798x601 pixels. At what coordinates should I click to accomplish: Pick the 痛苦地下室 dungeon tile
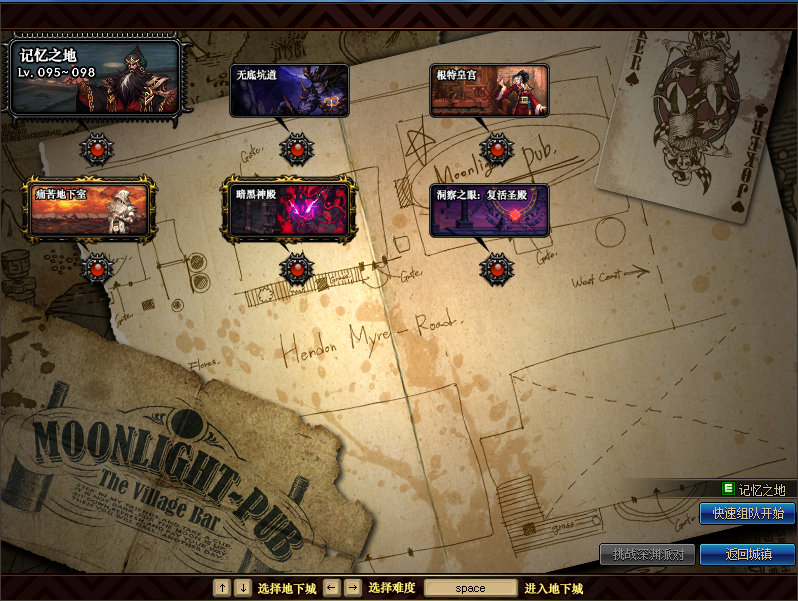click(x=89, y=209)
